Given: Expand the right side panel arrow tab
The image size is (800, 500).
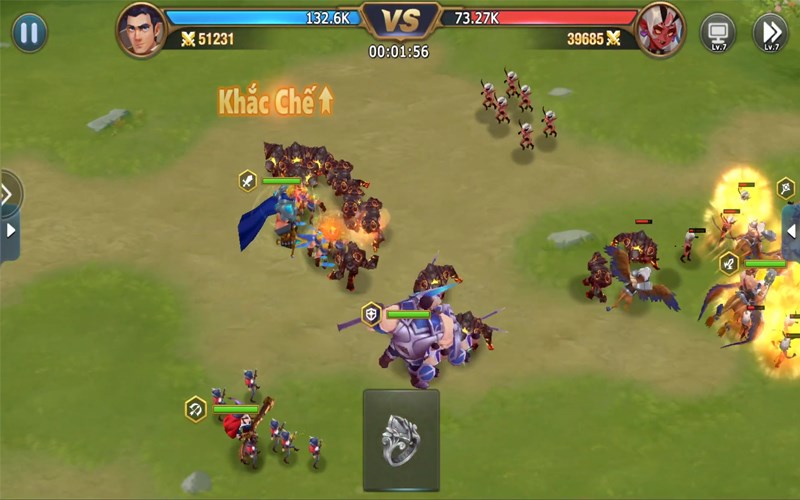Looking at the screenshot, I should 791,231.
